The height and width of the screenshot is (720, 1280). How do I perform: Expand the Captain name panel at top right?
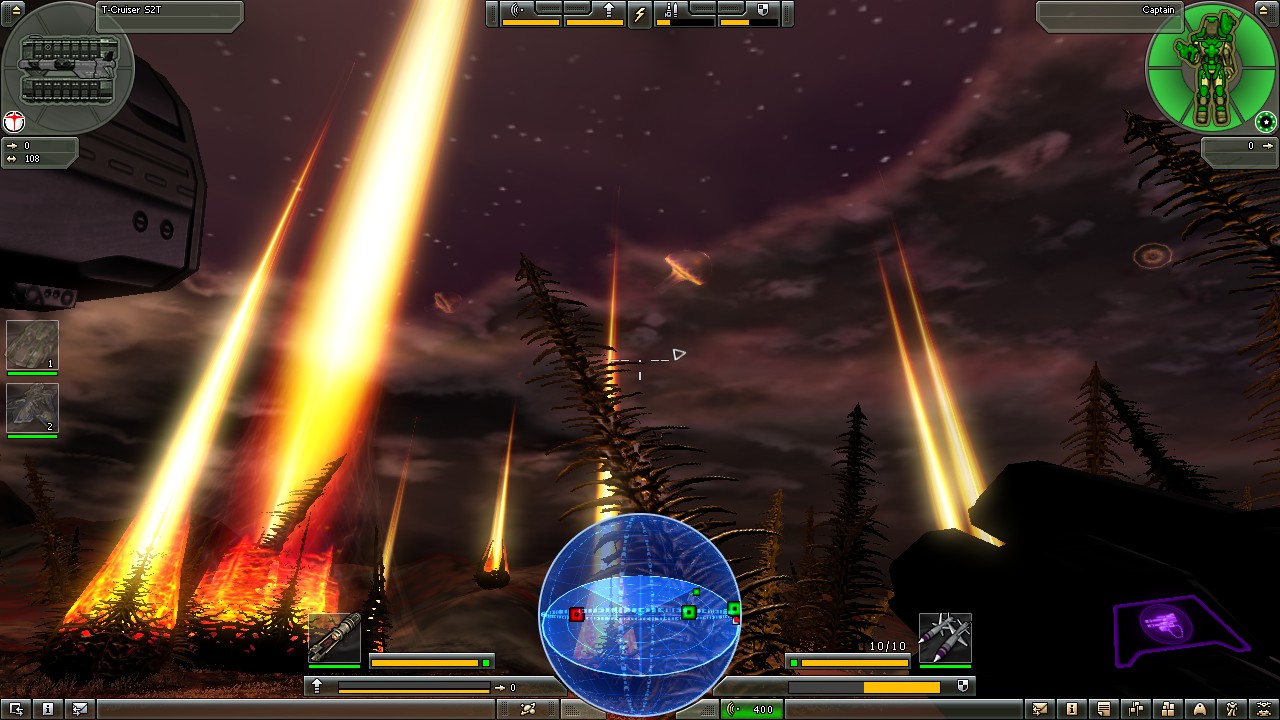pos(1159,8)
